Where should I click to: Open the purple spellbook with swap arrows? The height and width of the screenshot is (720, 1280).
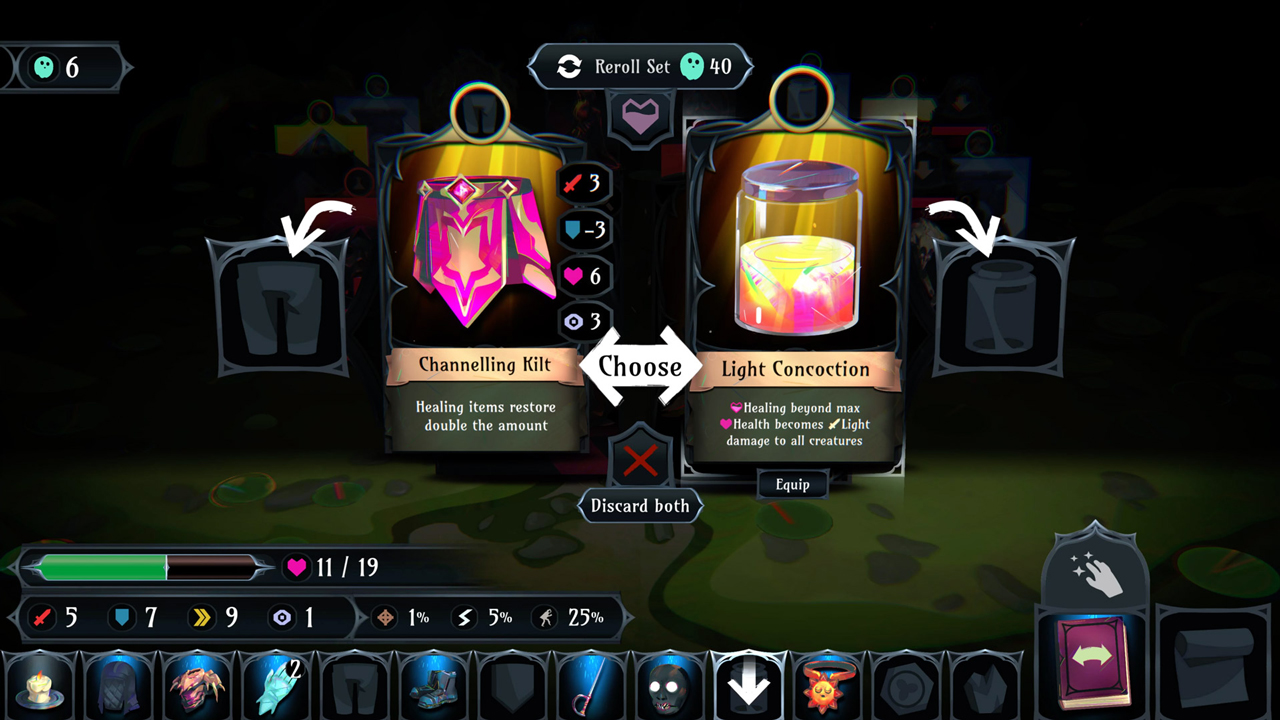(x=1092, y=664)
